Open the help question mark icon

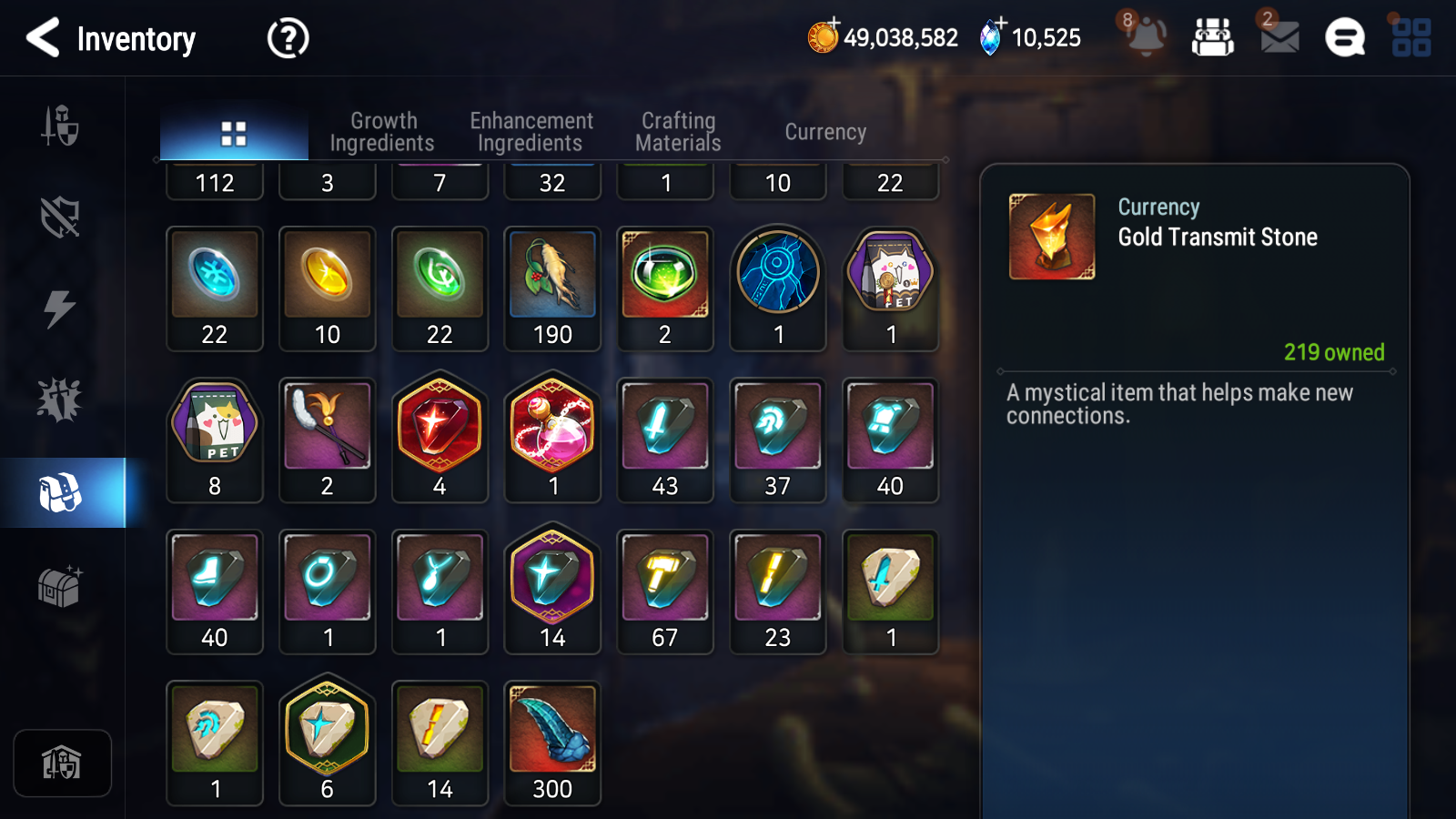point(286,38)
